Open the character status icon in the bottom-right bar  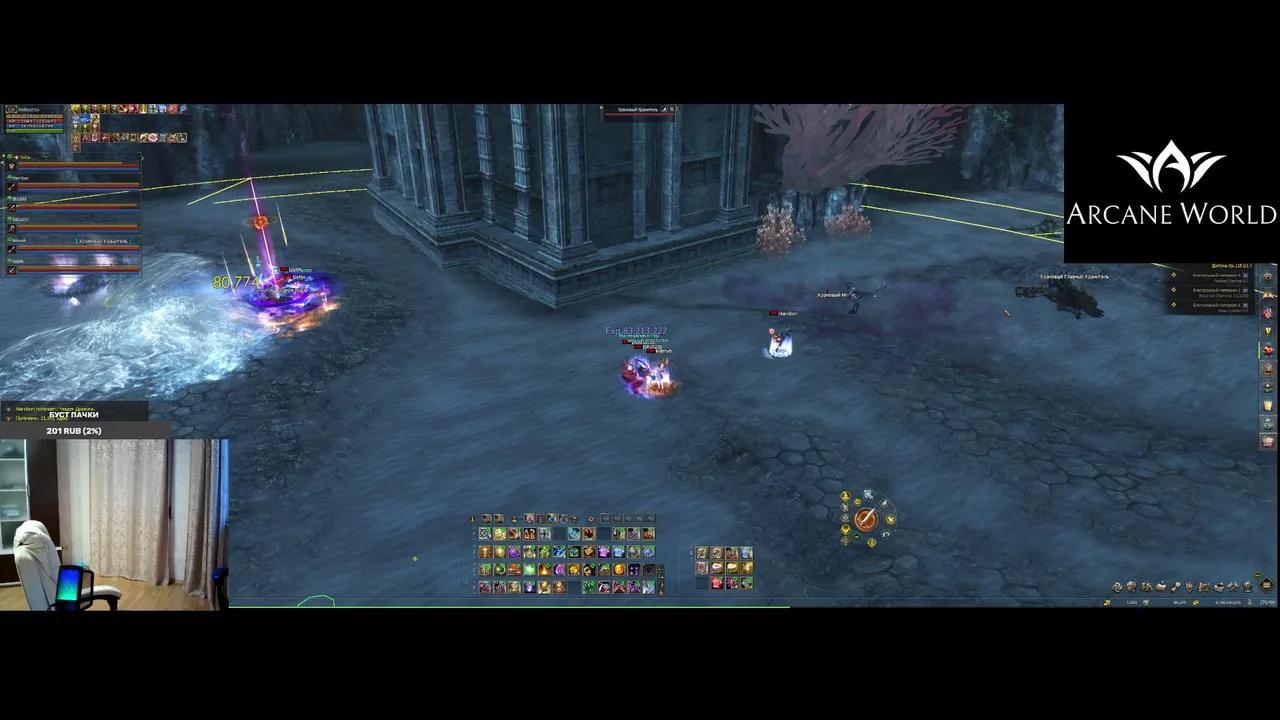[x=1132, y=586]
